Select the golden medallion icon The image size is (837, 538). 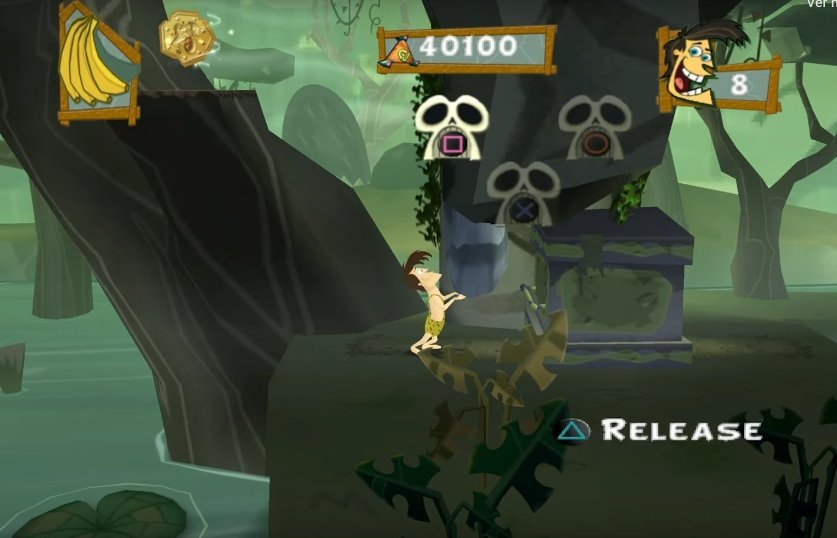pyautogui.click(x=187, y=38)
